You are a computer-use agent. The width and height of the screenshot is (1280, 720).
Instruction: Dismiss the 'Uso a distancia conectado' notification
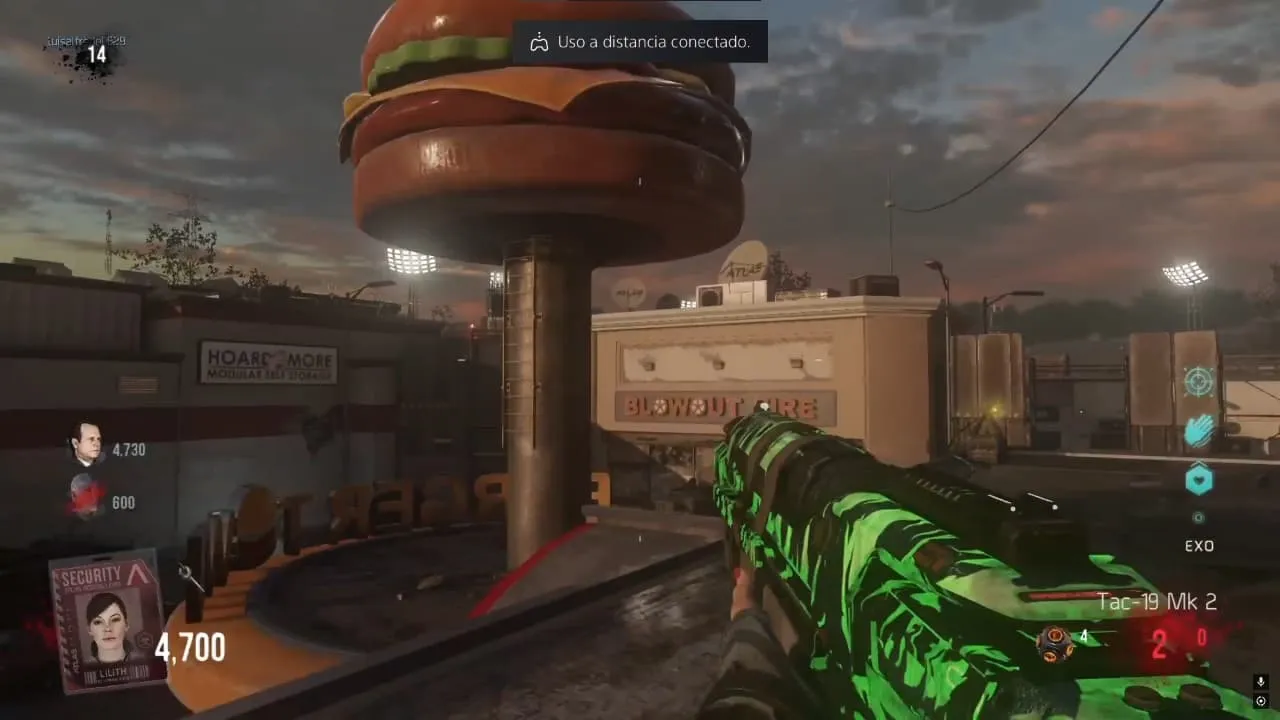[640, 42]
